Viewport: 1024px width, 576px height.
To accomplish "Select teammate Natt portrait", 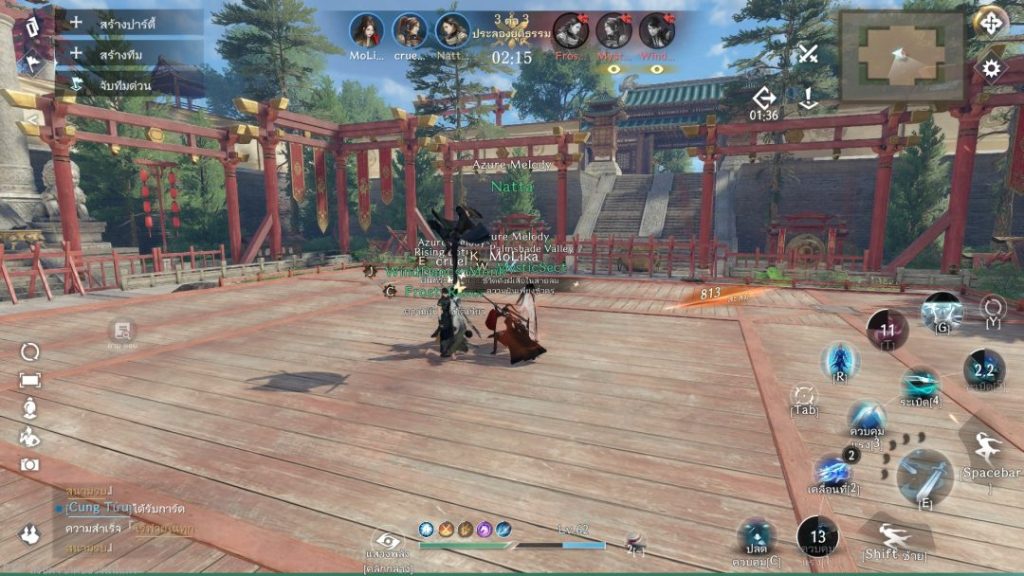I will pyautogui.click(x=452, y=31).
